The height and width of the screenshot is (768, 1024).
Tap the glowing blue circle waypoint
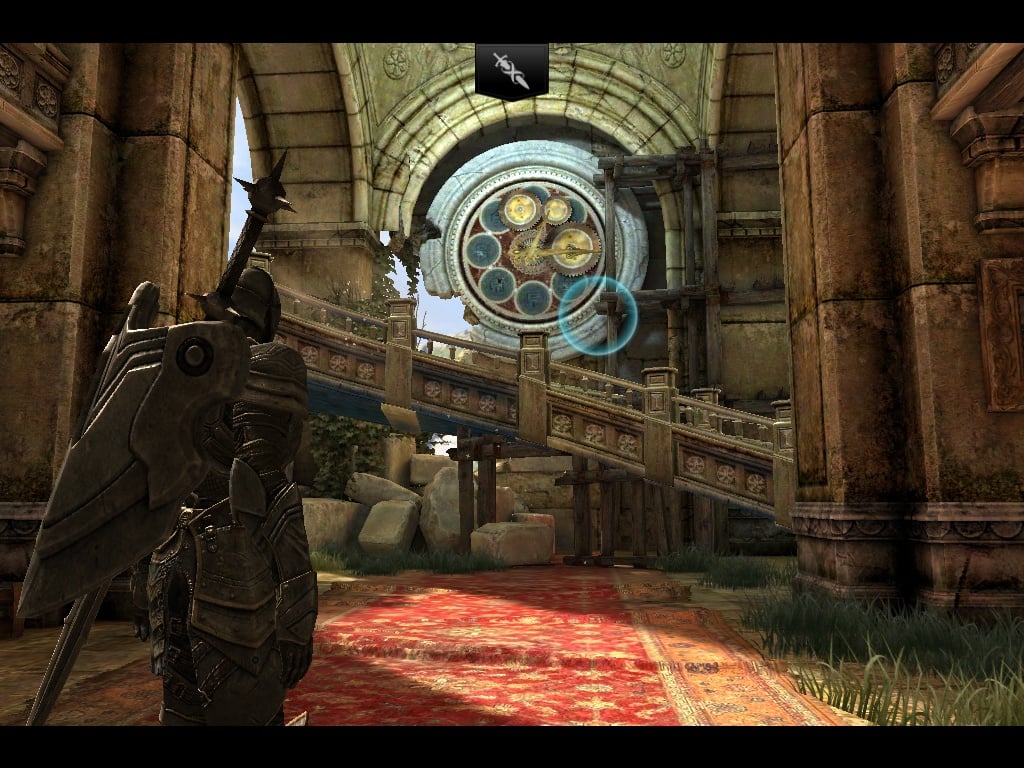pyautogui.click(x=597, y=315)
